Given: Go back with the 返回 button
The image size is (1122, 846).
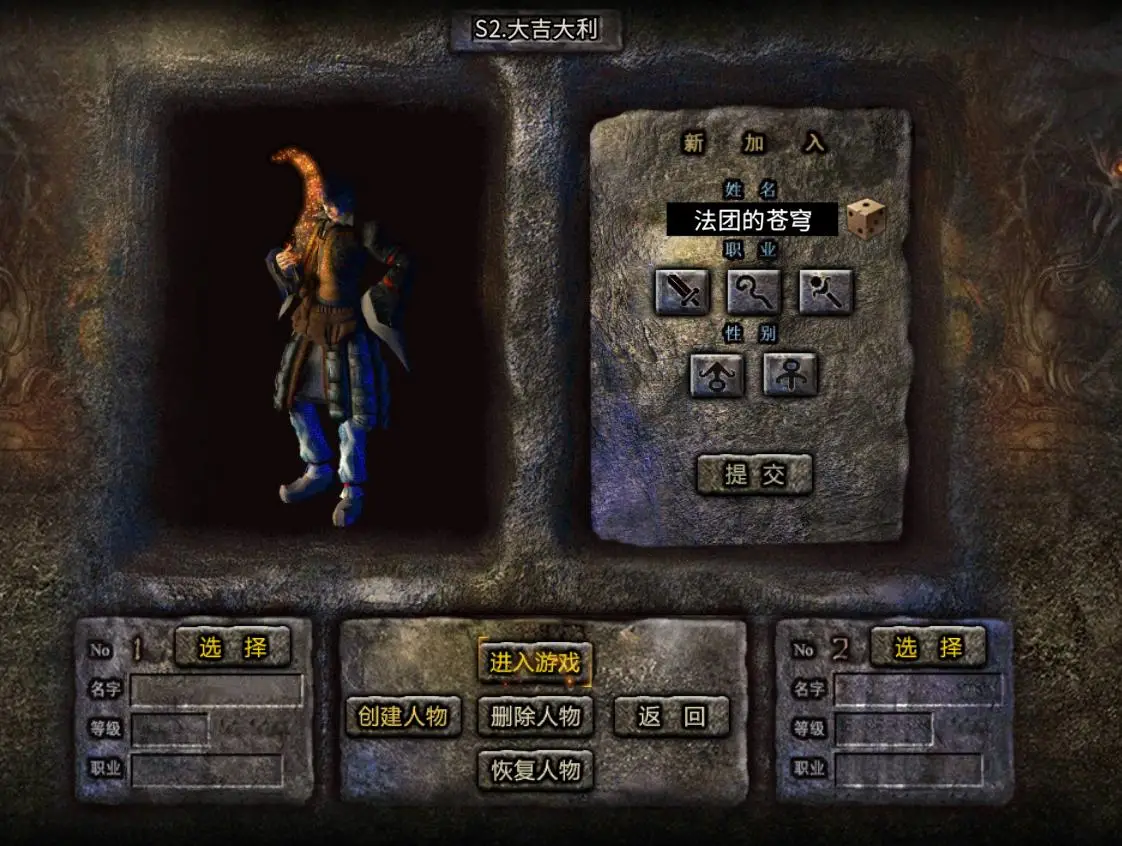Looking at the screenshot, I should [x=671, y=716].
